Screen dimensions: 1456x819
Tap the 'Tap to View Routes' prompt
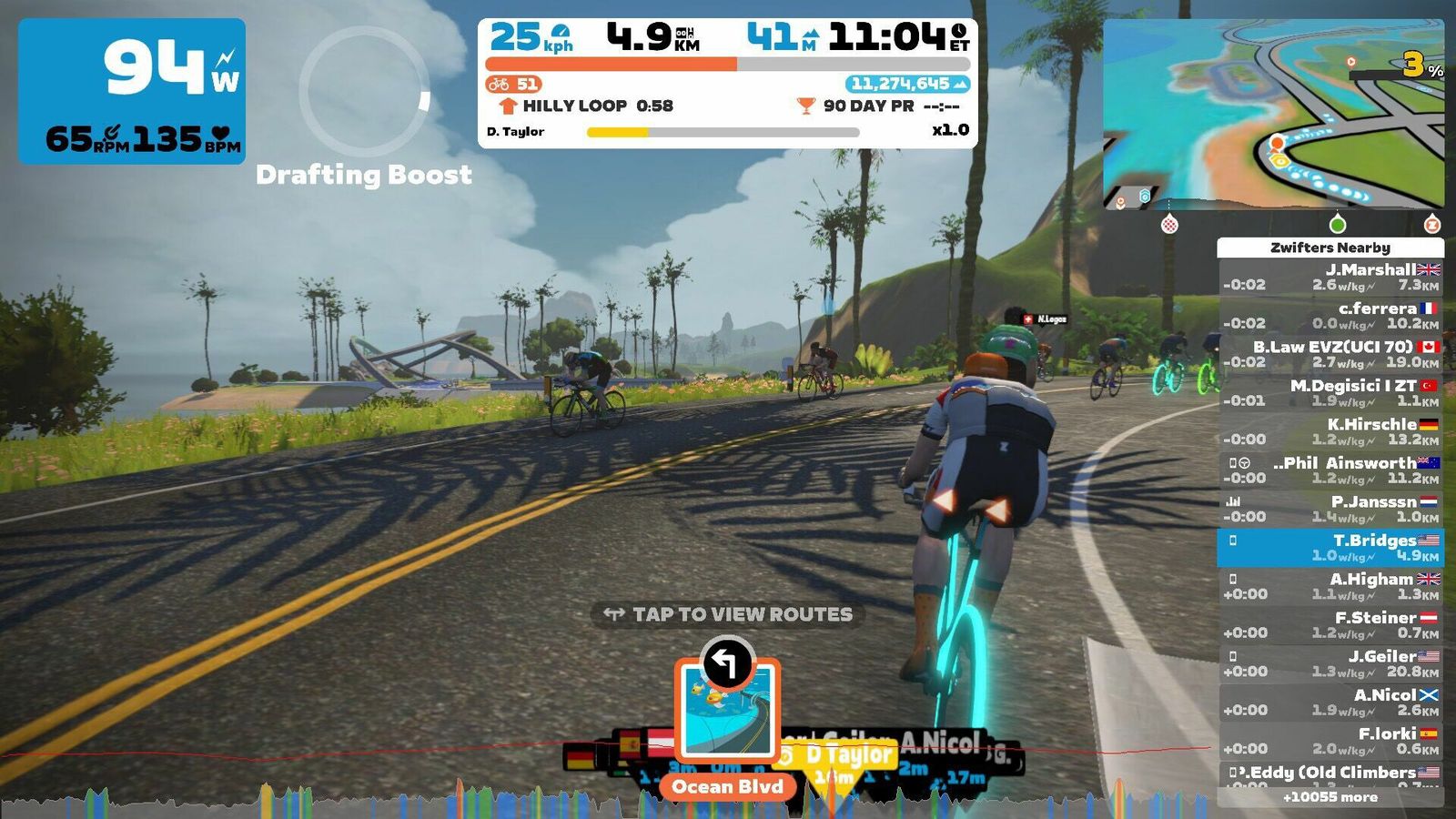click(x=728, y=614)
